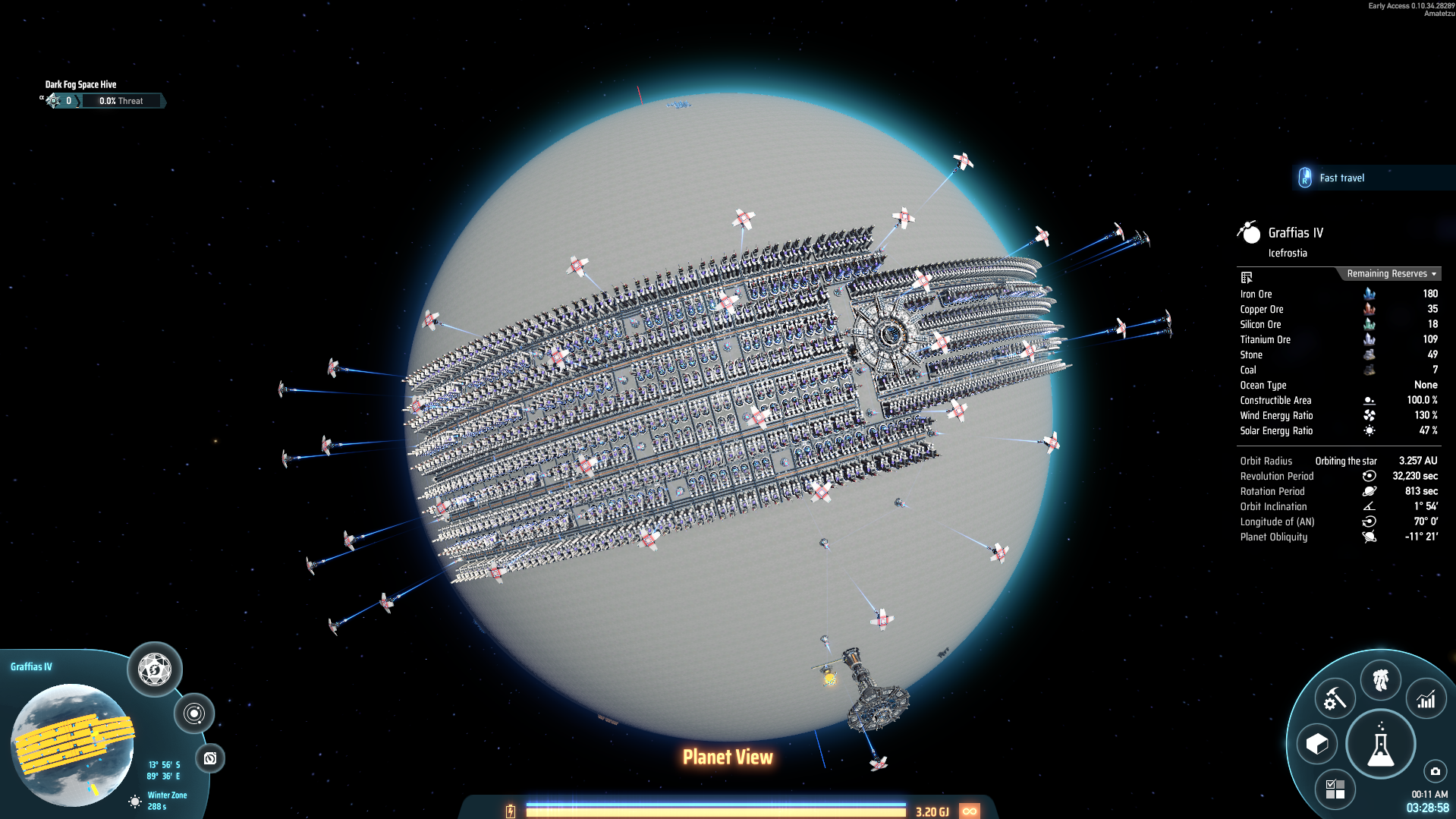Open the hammer and gear build menu

(1334, 698)
